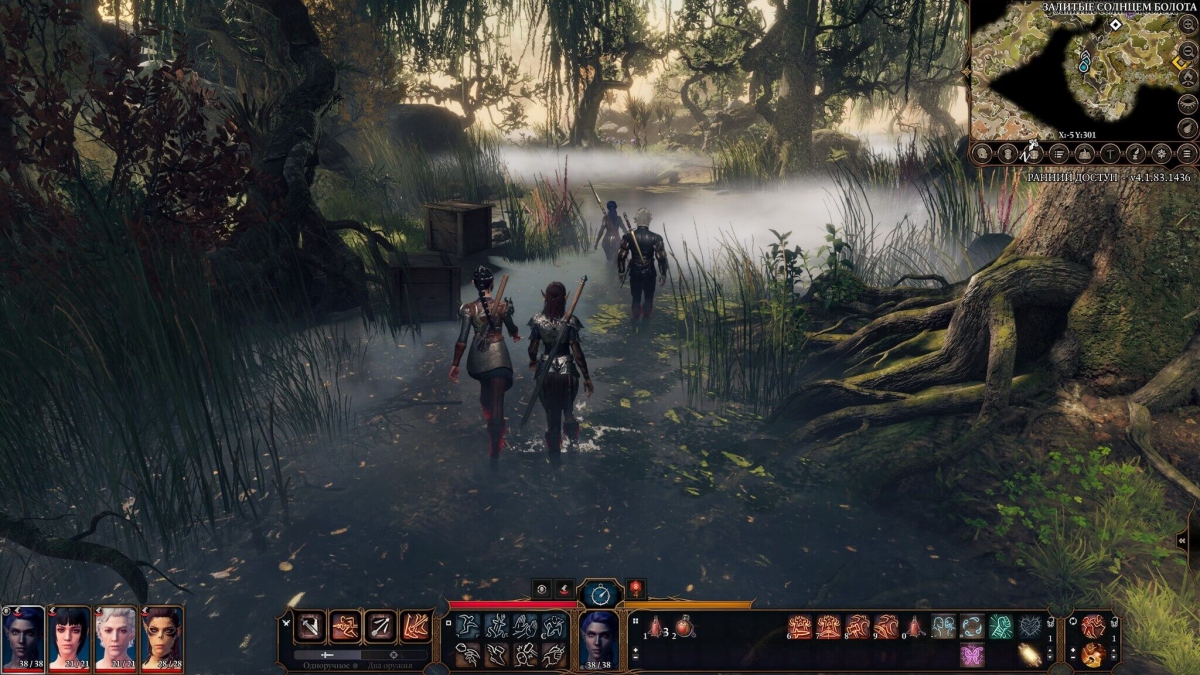The width and height of the screenshot is (1200, 675).
Task: Select the blue-haired character portrait with 38/38
Action: point(23,636)
